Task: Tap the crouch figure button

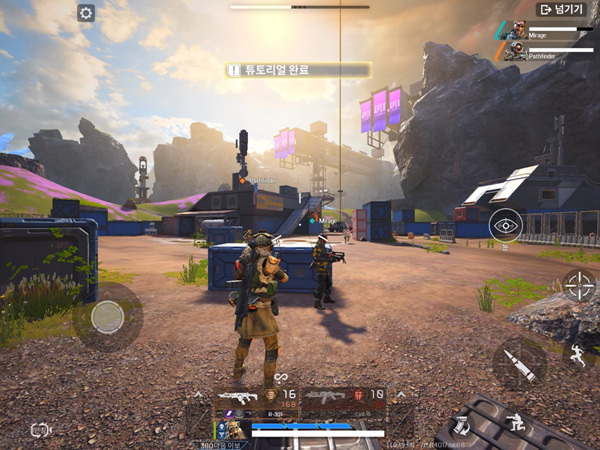Action: (x=517, y=422)
